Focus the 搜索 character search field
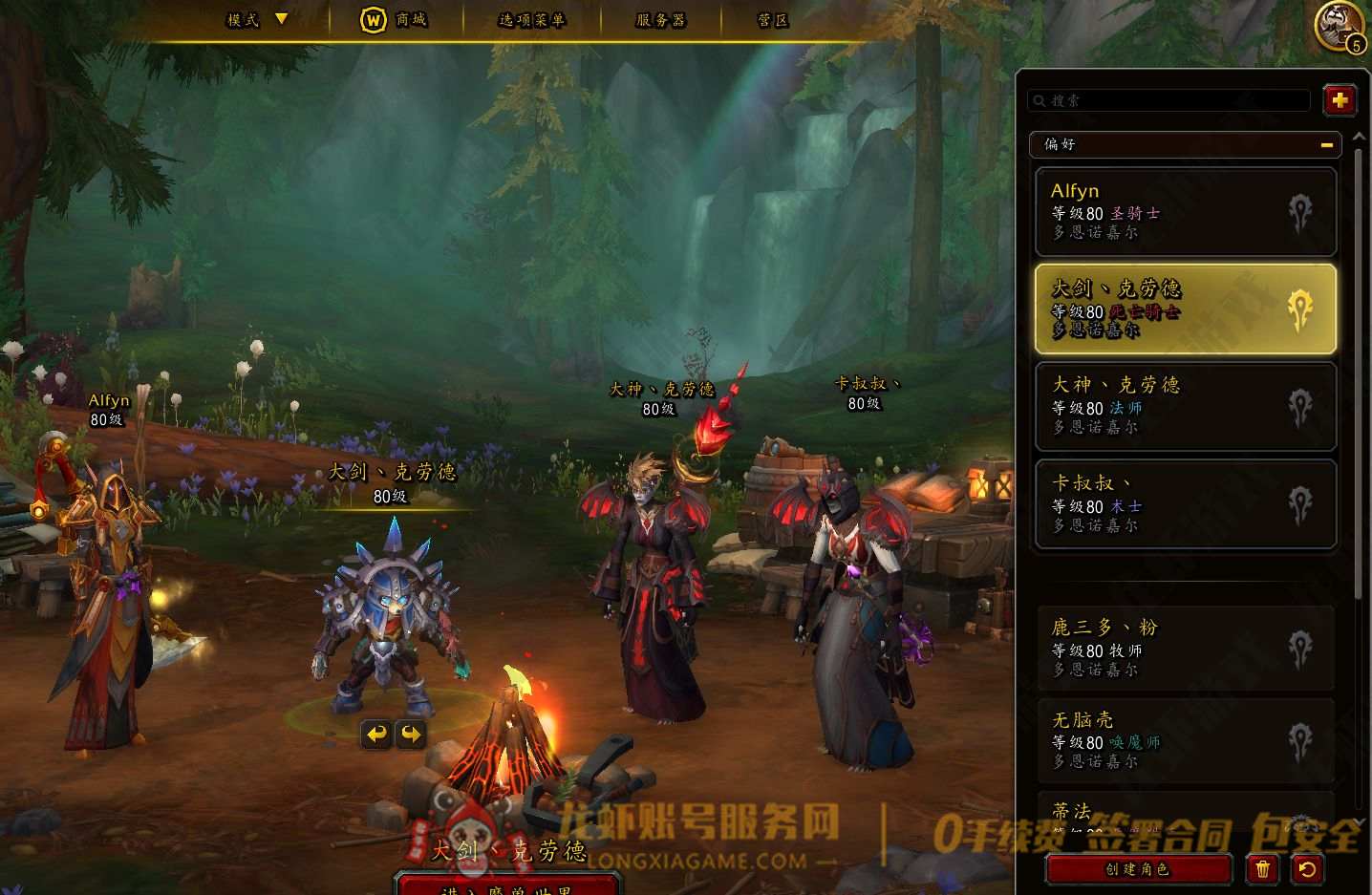 [1170, 100]
